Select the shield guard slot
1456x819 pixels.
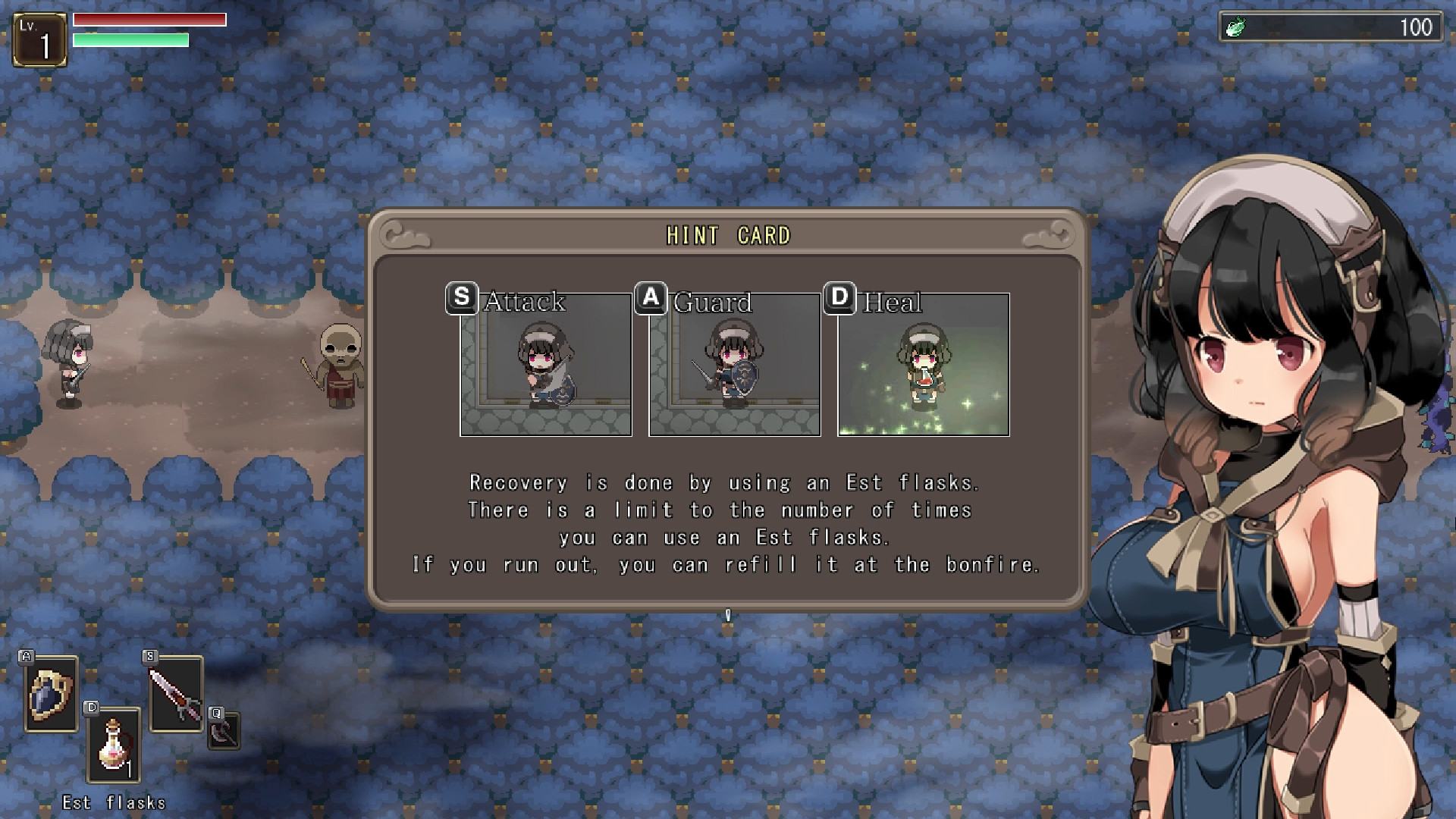coord(51,694)
